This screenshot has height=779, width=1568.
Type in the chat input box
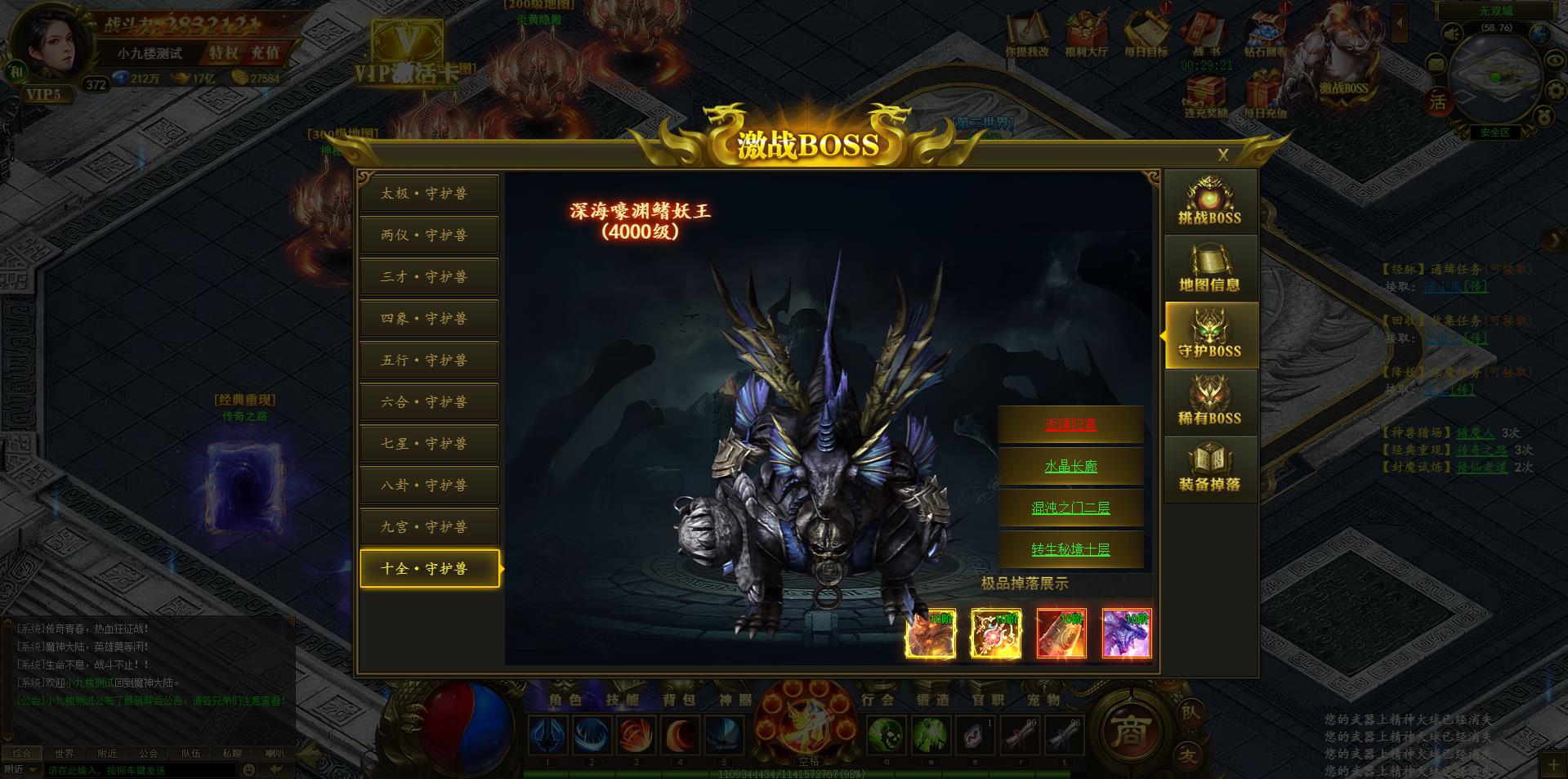(x=139, y=770)
